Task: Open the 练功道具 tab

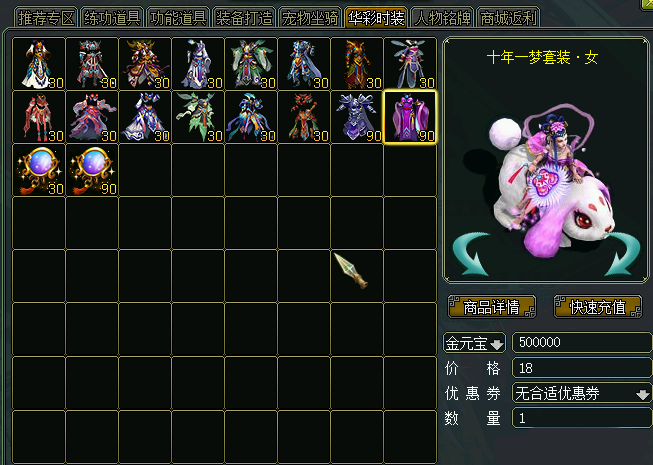Action: point(112,18)
